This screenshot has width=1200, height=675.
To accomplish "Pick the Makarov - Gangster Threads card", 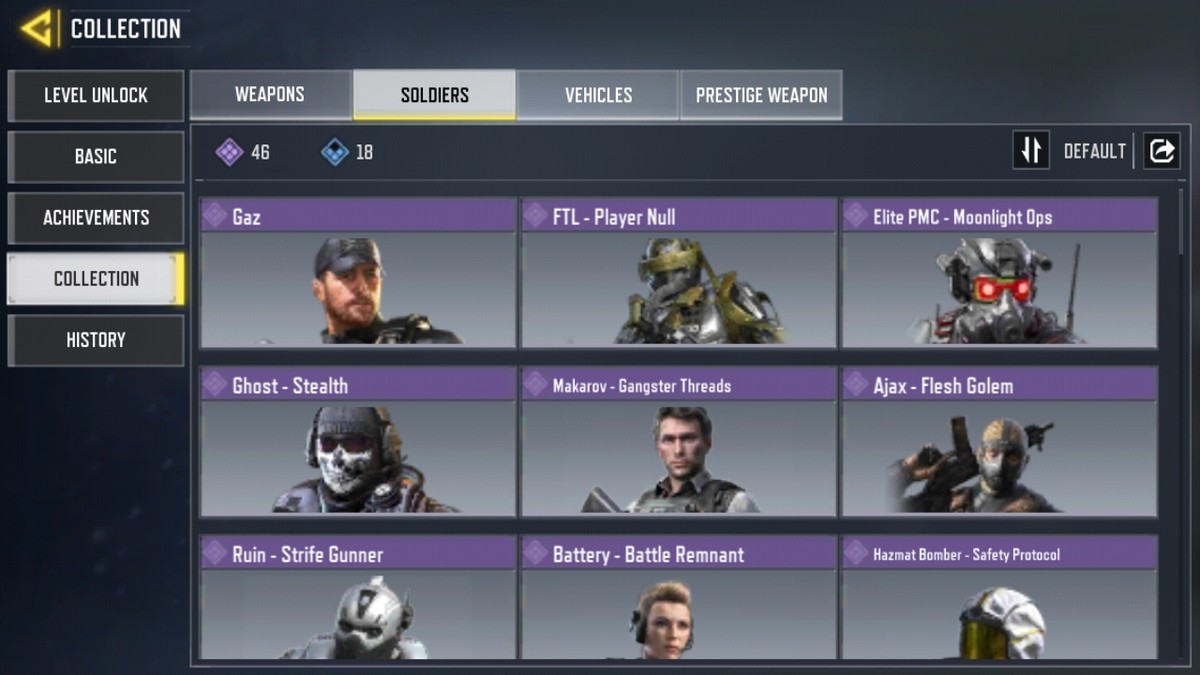I will [678, 442].
